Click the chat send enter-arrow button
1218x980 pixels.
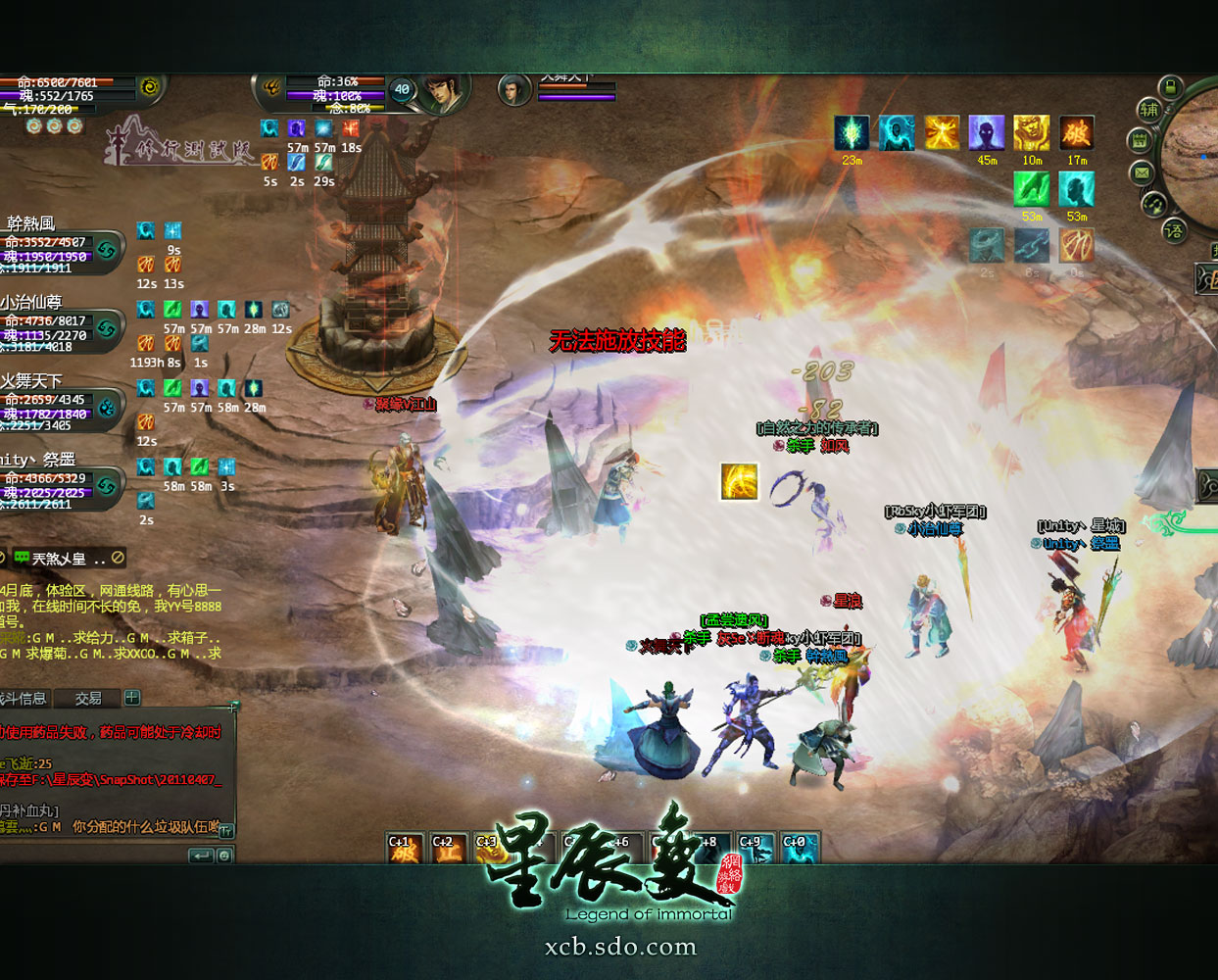click(201, 856)
